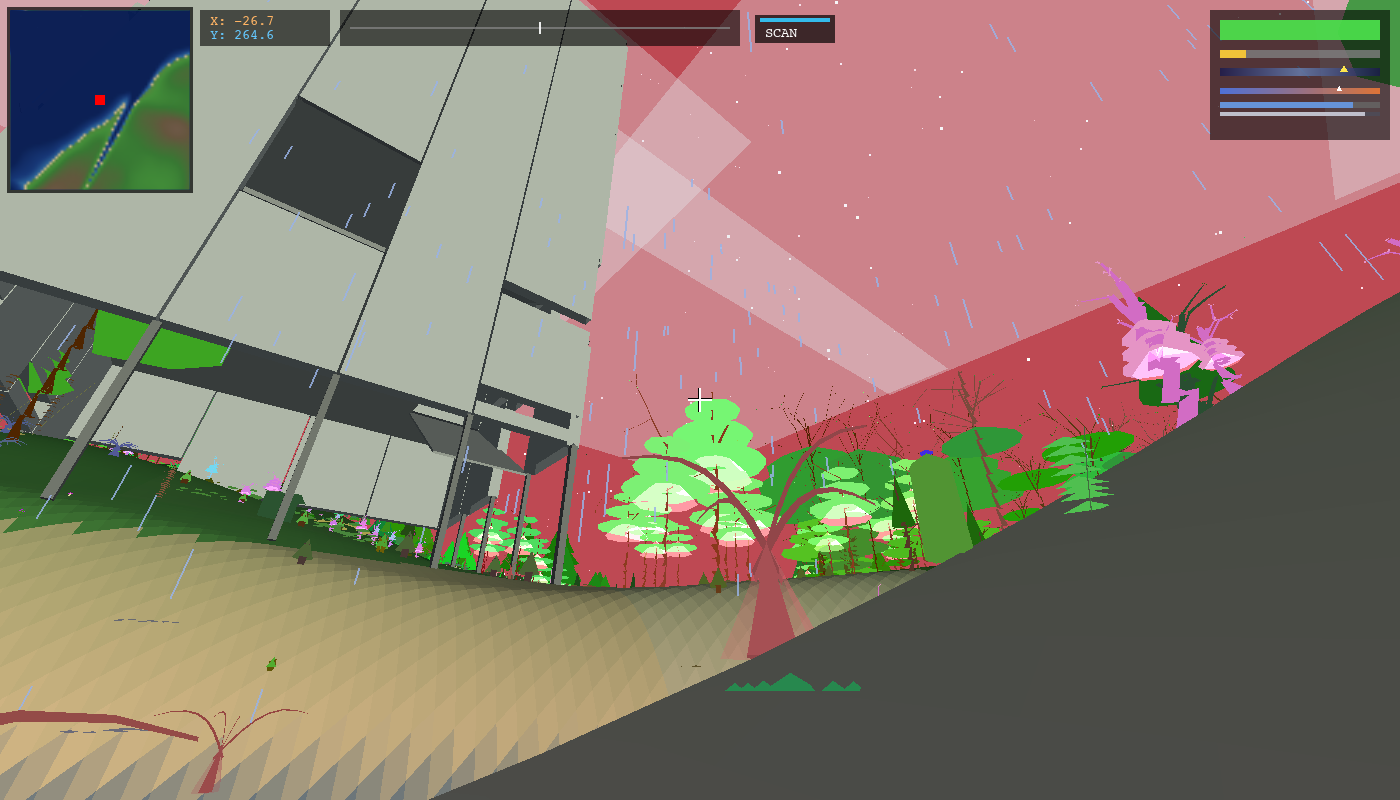The image size is (1400, 800).
Task: Click the white tick on the top compass bar
Action: (539, 28)
